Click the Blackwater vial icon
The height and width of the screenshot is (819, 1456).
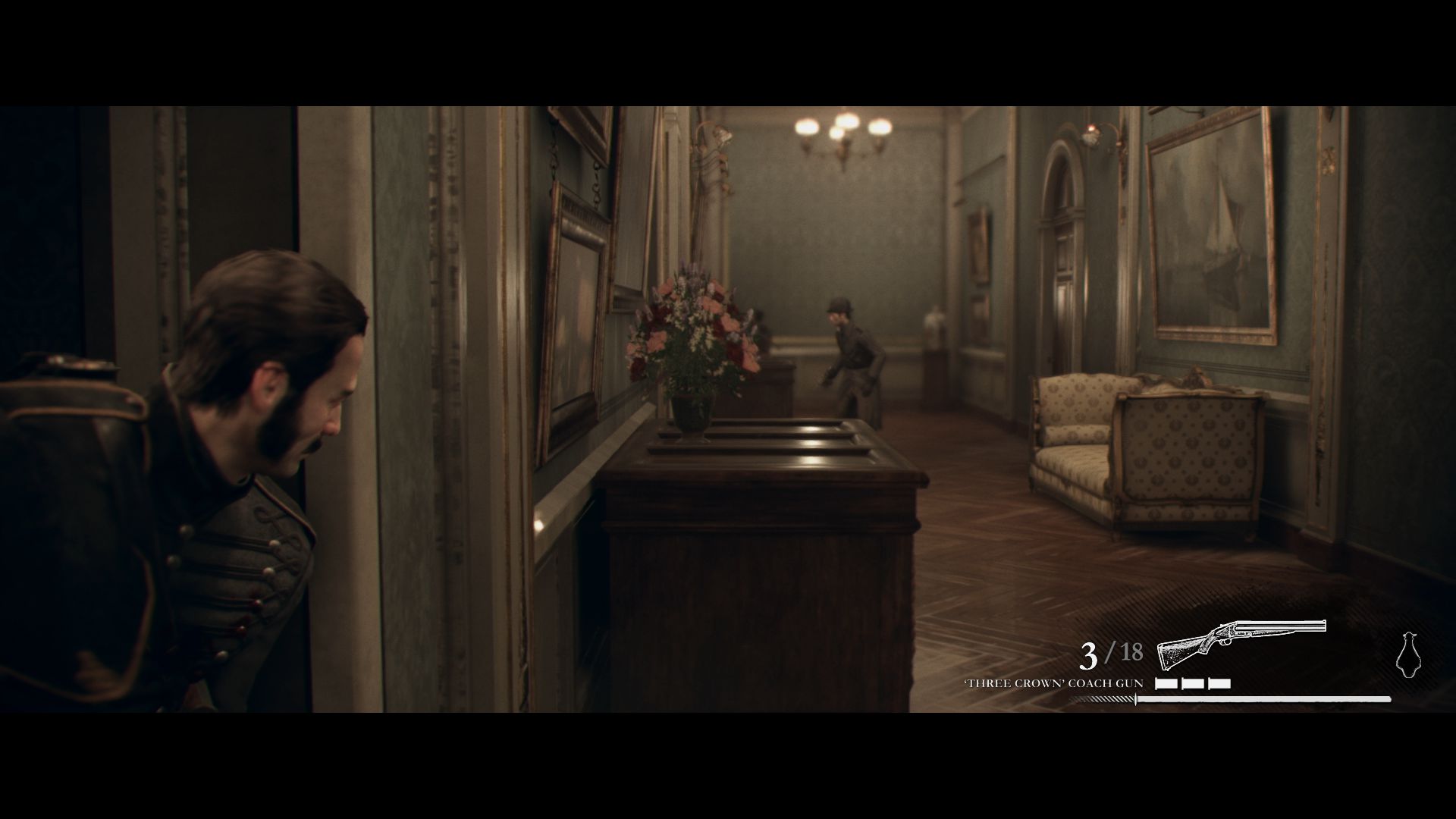1407,654
